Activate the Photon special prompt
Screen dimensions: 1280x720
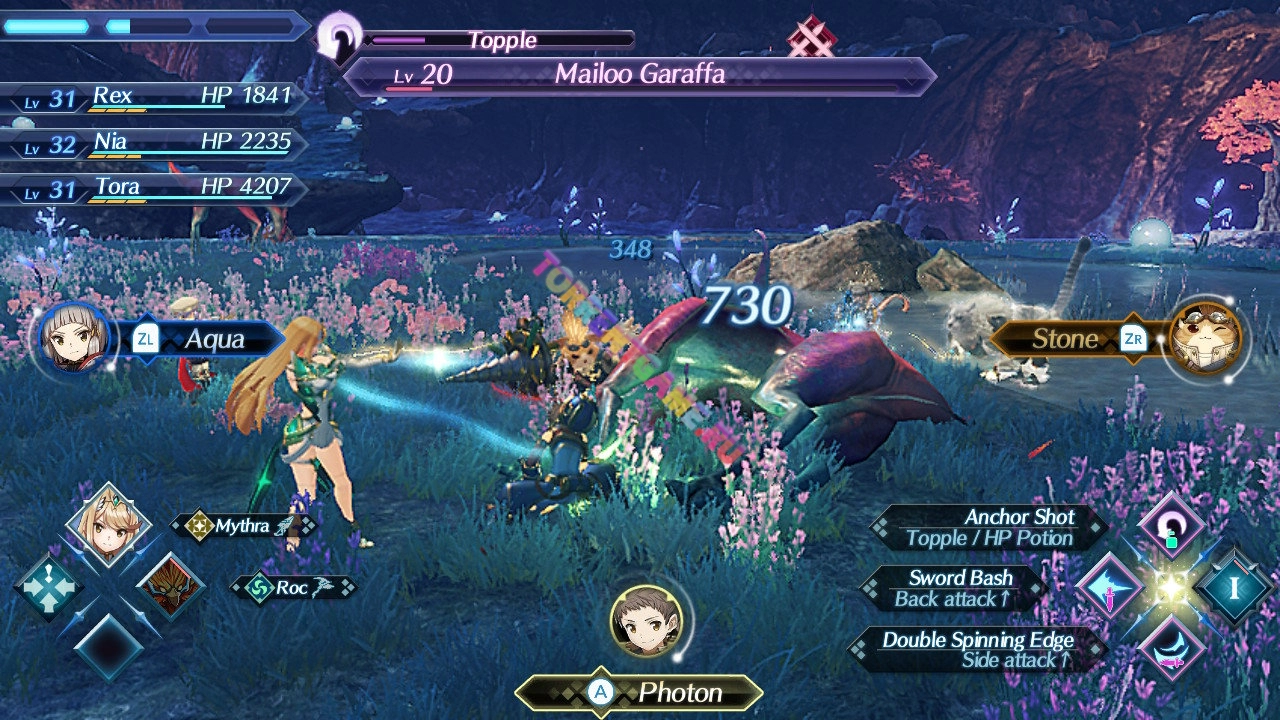coord(640,692)
